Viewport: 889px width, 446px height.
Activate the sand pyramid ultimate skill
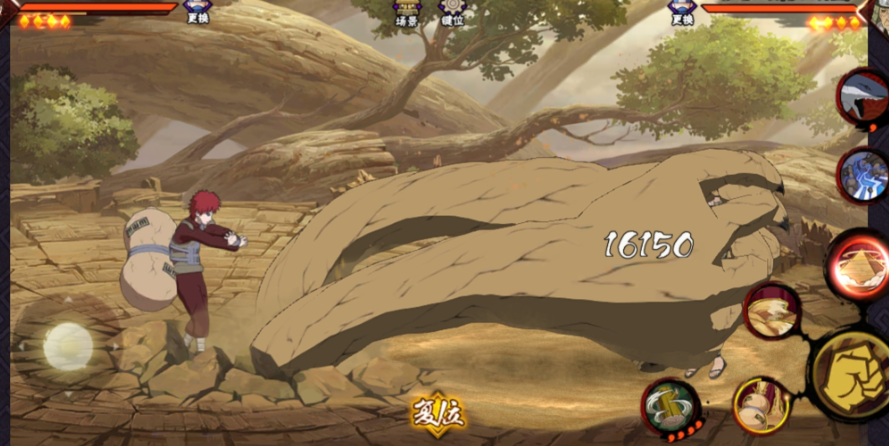857,265
